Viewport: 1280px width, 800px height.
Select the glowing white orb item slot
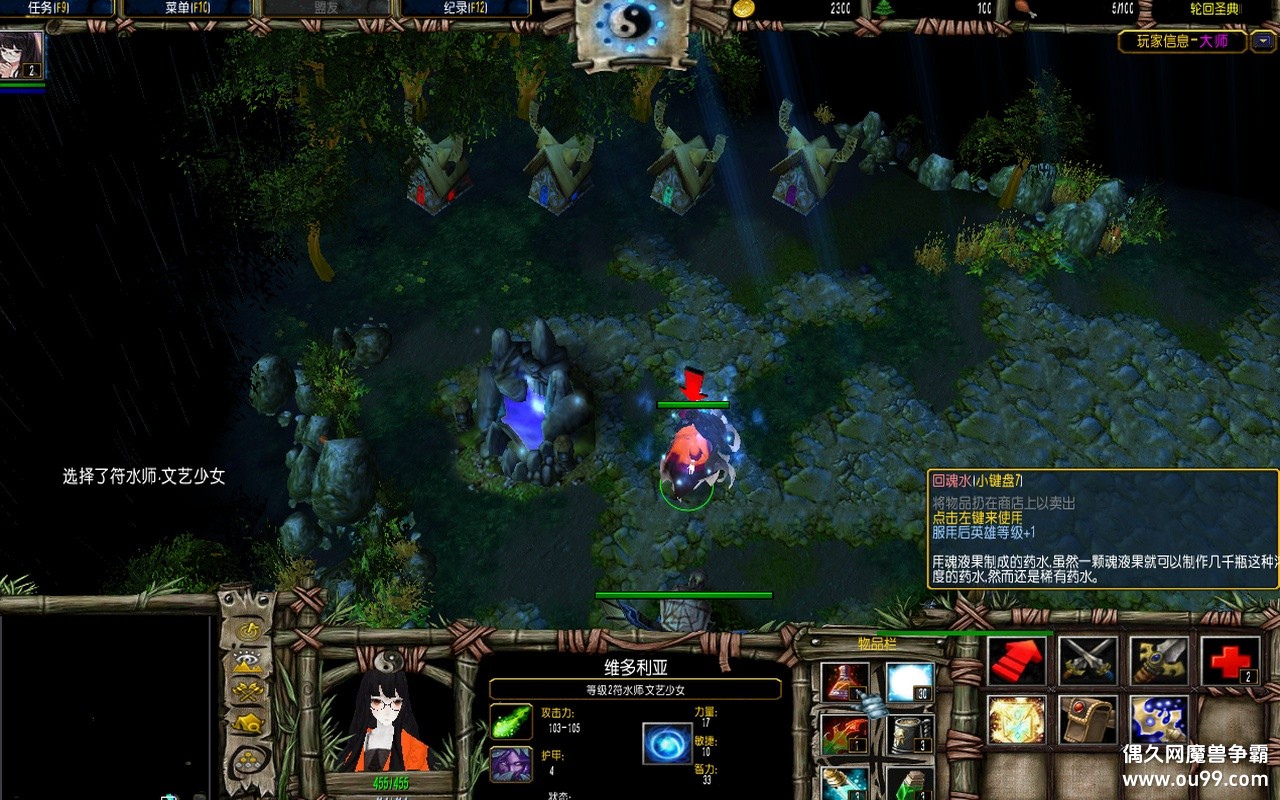pos(909,682)
